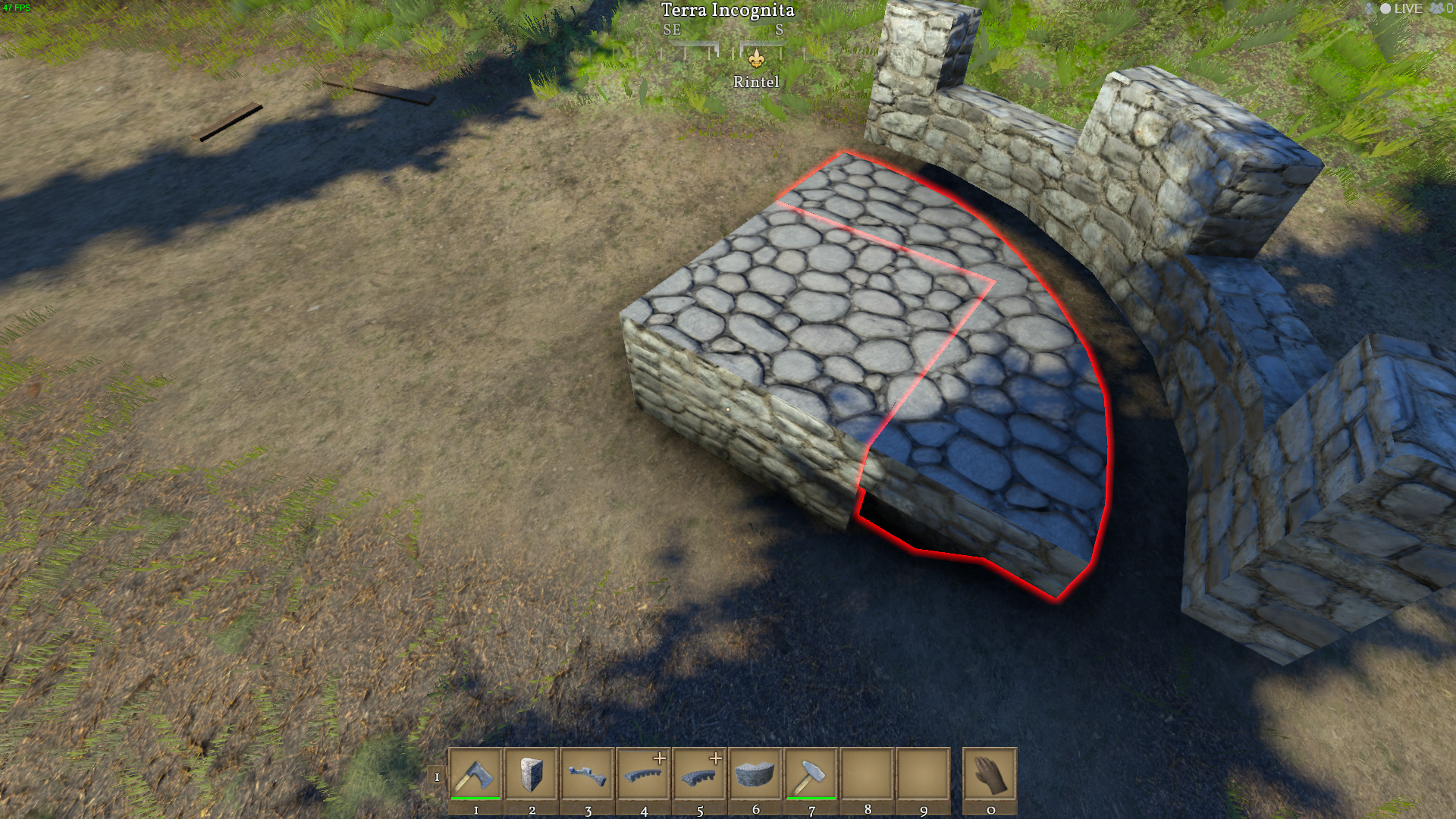Choose the stone wedge block in slot 2
1456x819 pixels.
tap(532, 774)
